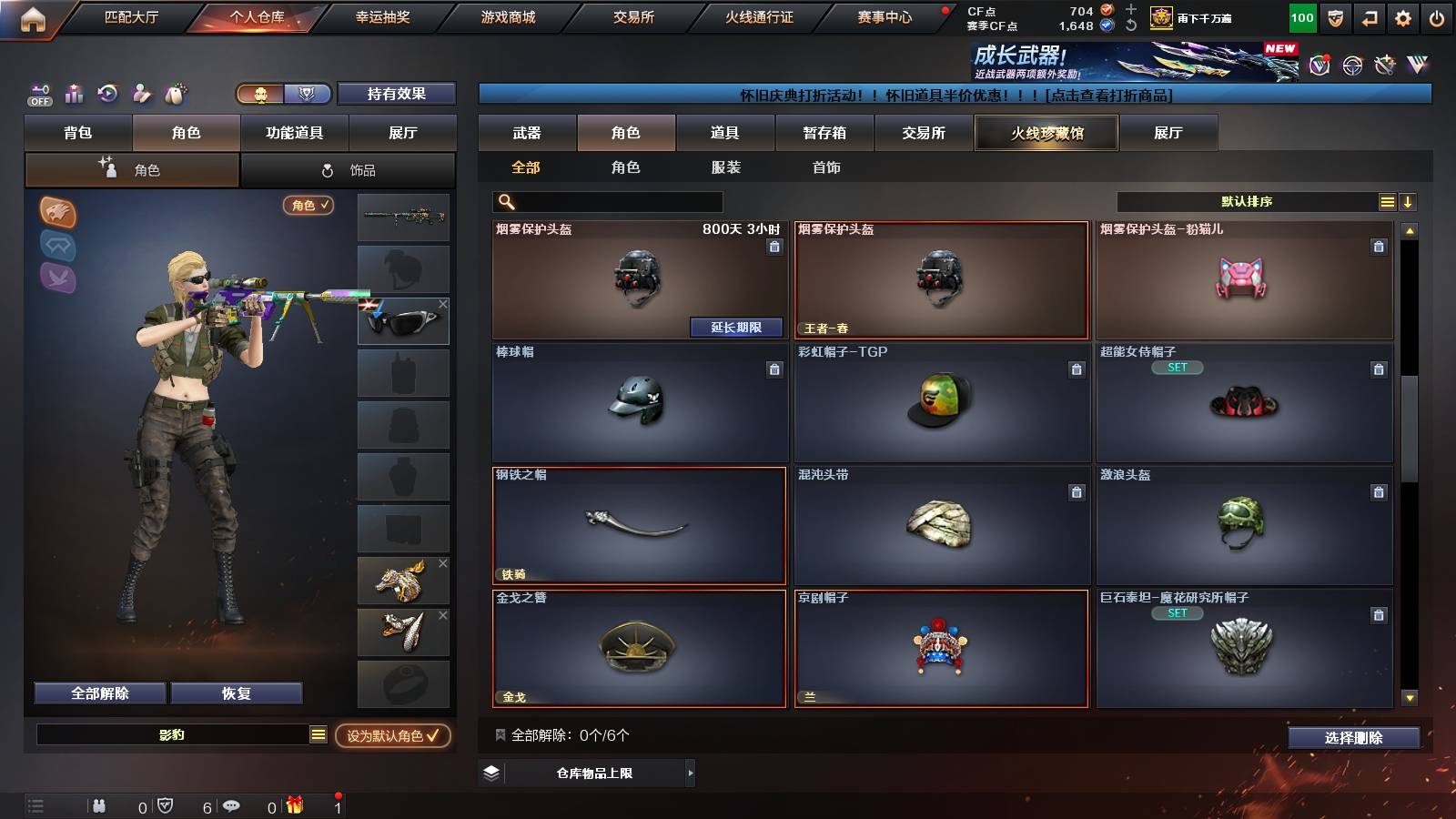
Task: Expand the 仓库物品上限 arrow at bottom
Action: [692, 773]
